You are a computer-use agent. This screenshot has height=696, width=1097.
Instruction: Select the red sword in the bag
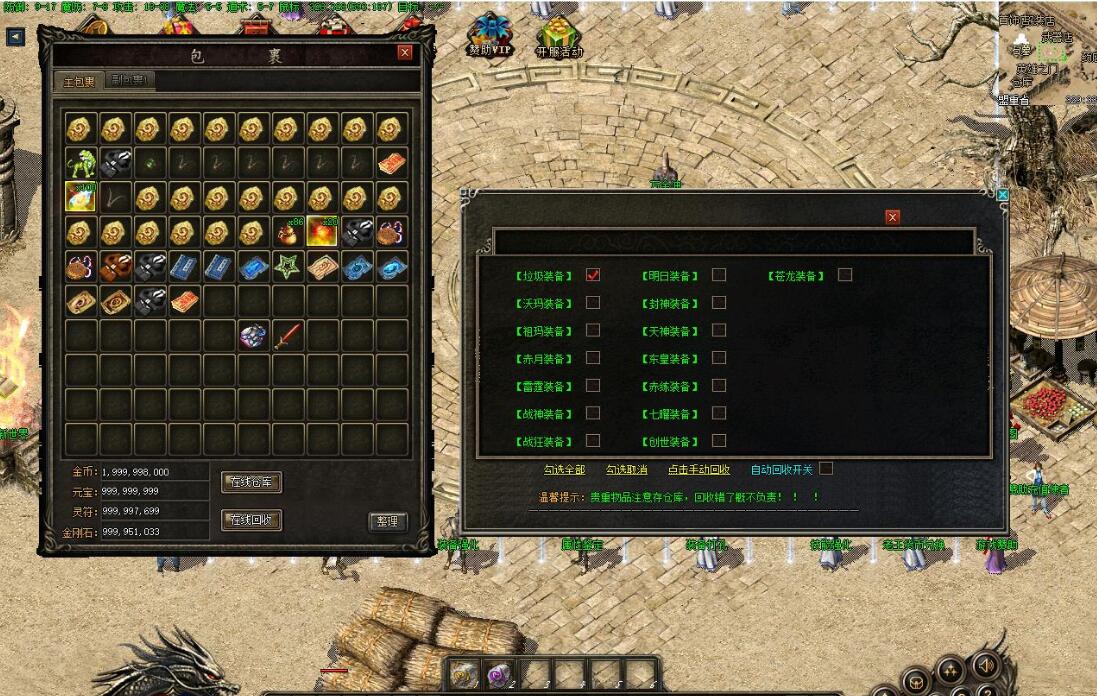288,335
